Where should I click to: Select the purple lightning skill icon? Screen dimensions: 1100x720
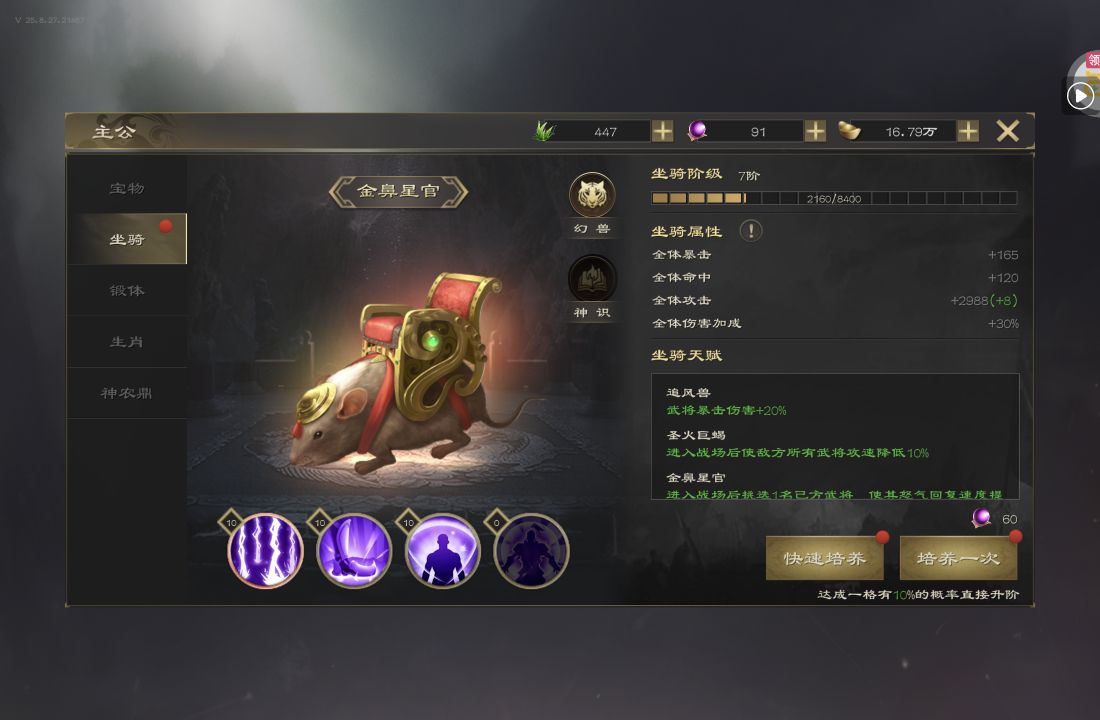(x=265, y=551)
